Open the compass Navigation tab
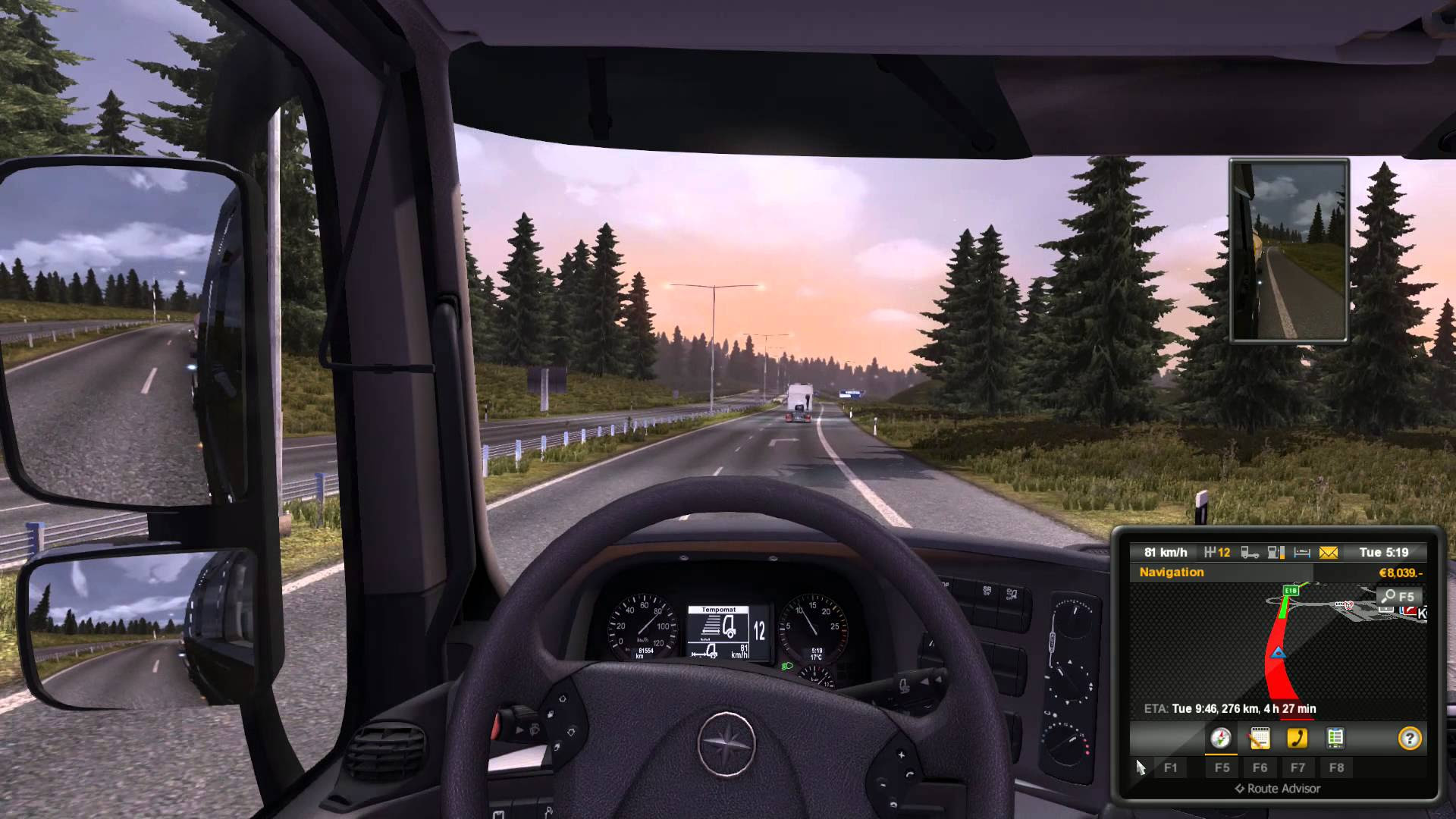Image resolution: width=1456 pixels, height=819 pixels. (1220, 738)
